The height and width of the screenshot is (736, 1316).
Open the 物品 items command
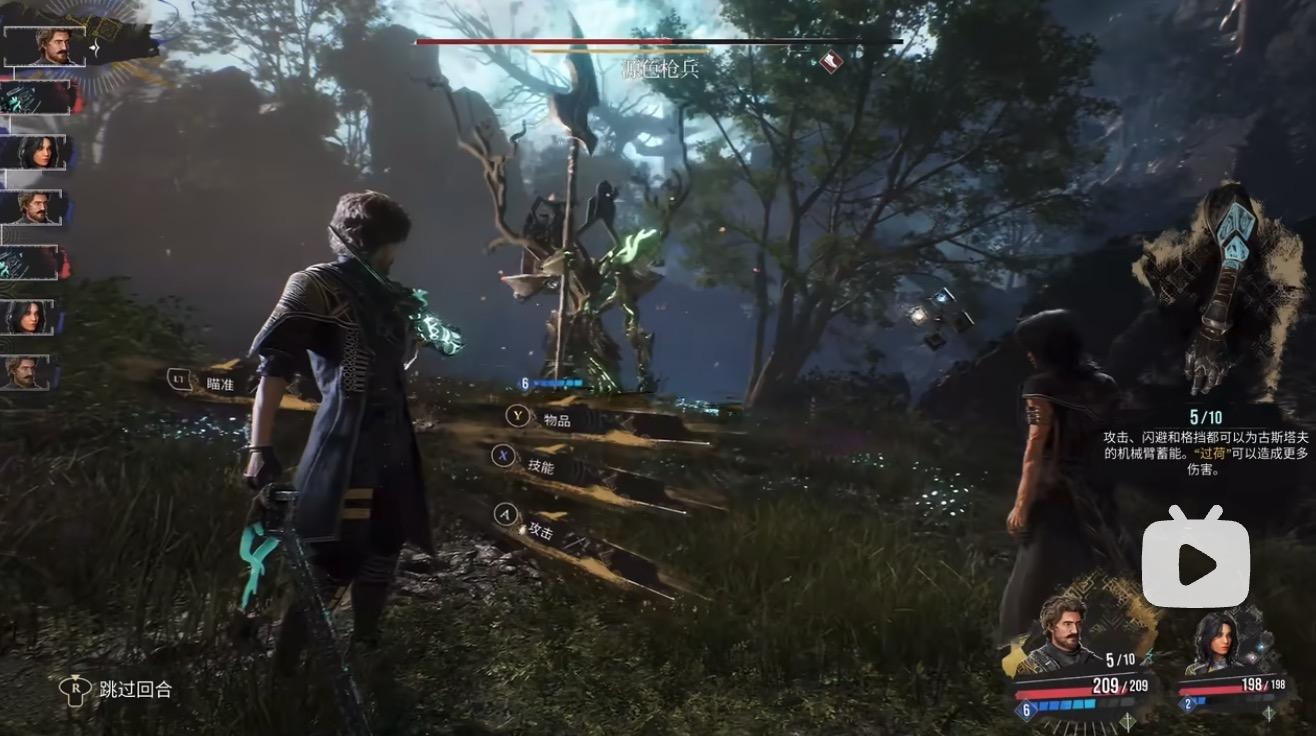point(556,420)
